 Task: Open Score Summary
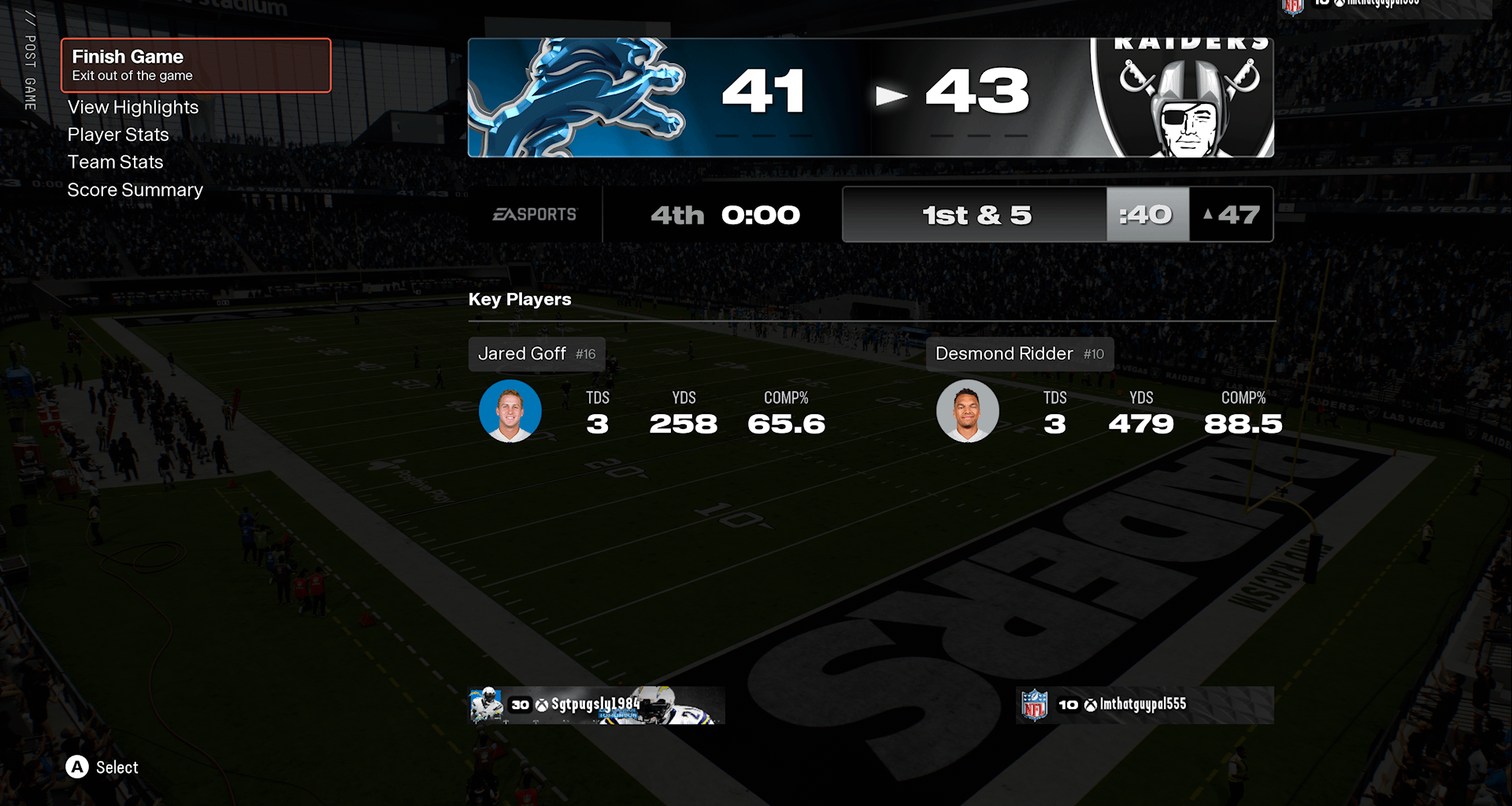click(135, 190)
